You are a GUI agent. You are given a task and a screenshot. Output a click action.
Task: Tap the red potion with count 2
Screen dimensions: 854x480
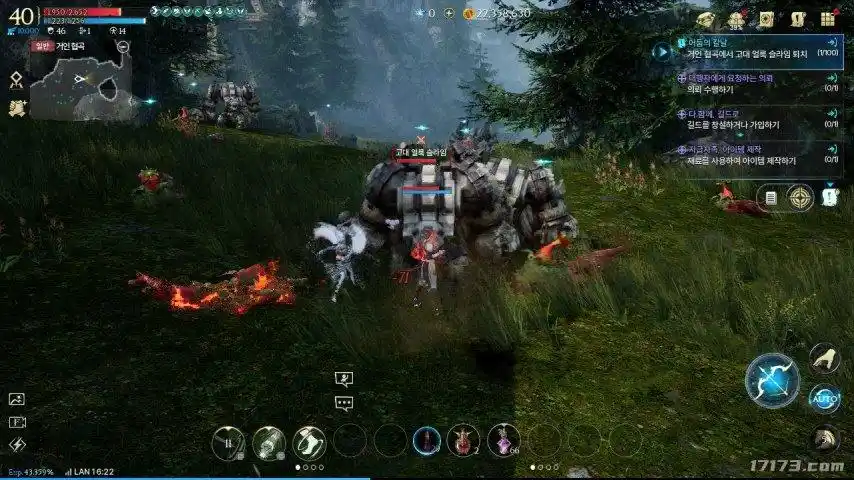tap(462, 440)
